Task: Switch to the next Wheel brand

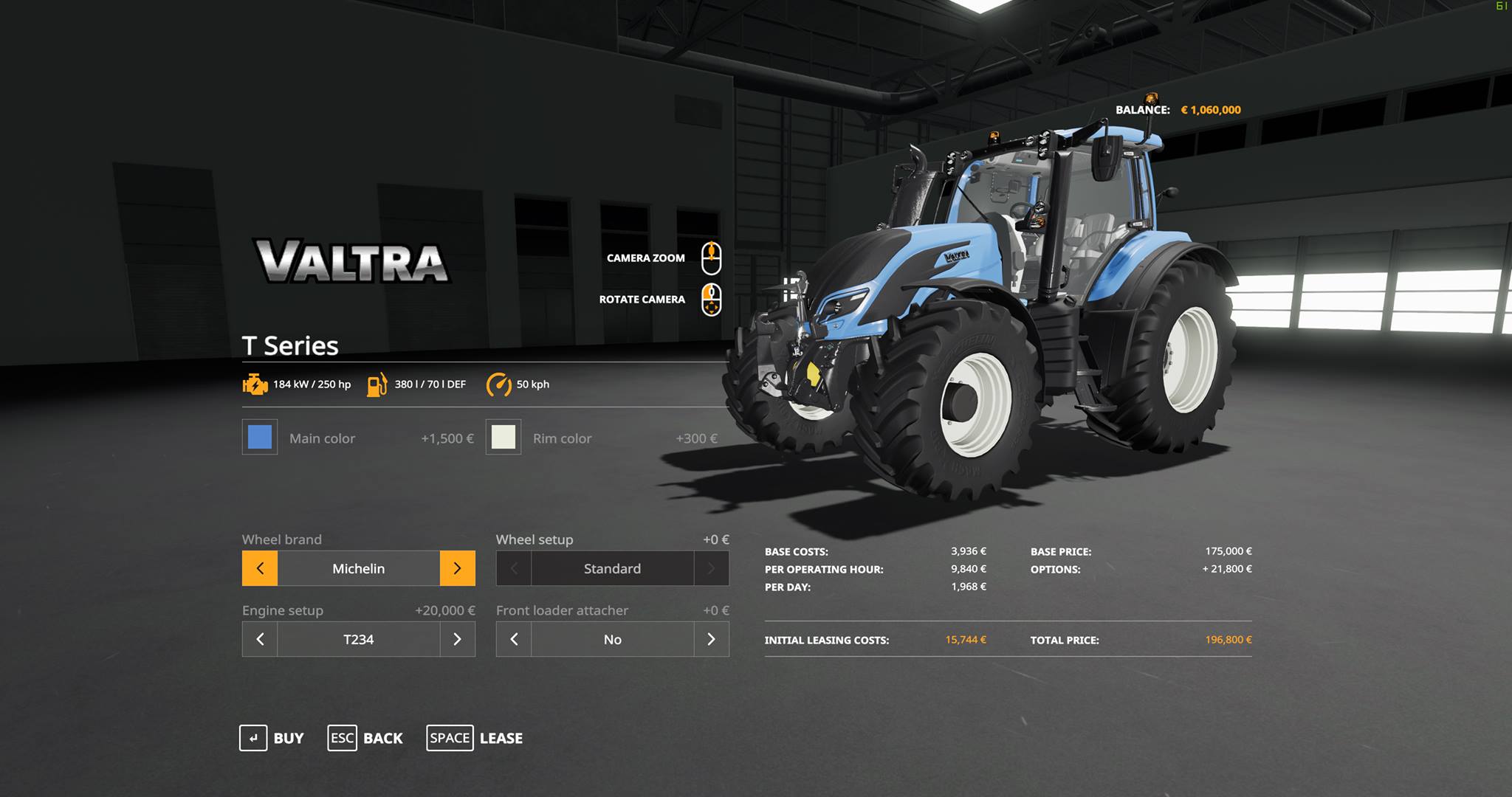Action: 457,568
